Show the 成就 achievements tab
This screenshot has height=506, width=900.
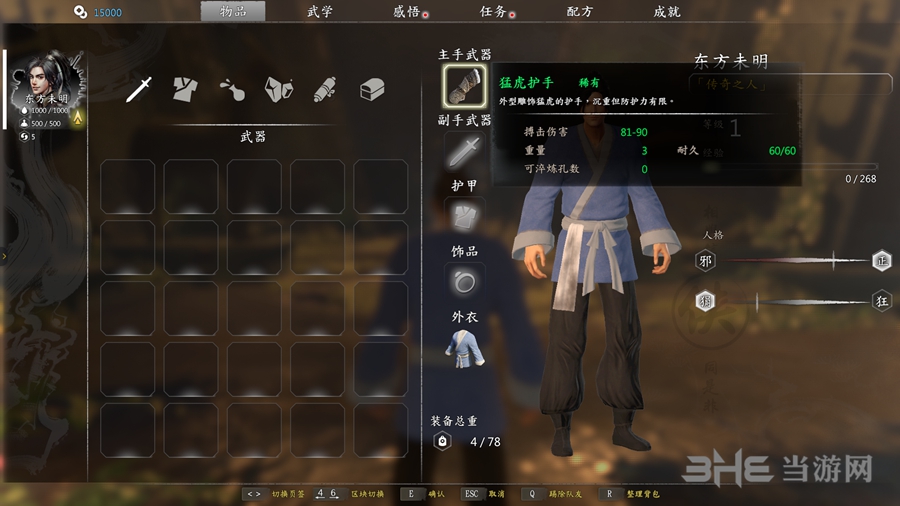tap(667, 12)
